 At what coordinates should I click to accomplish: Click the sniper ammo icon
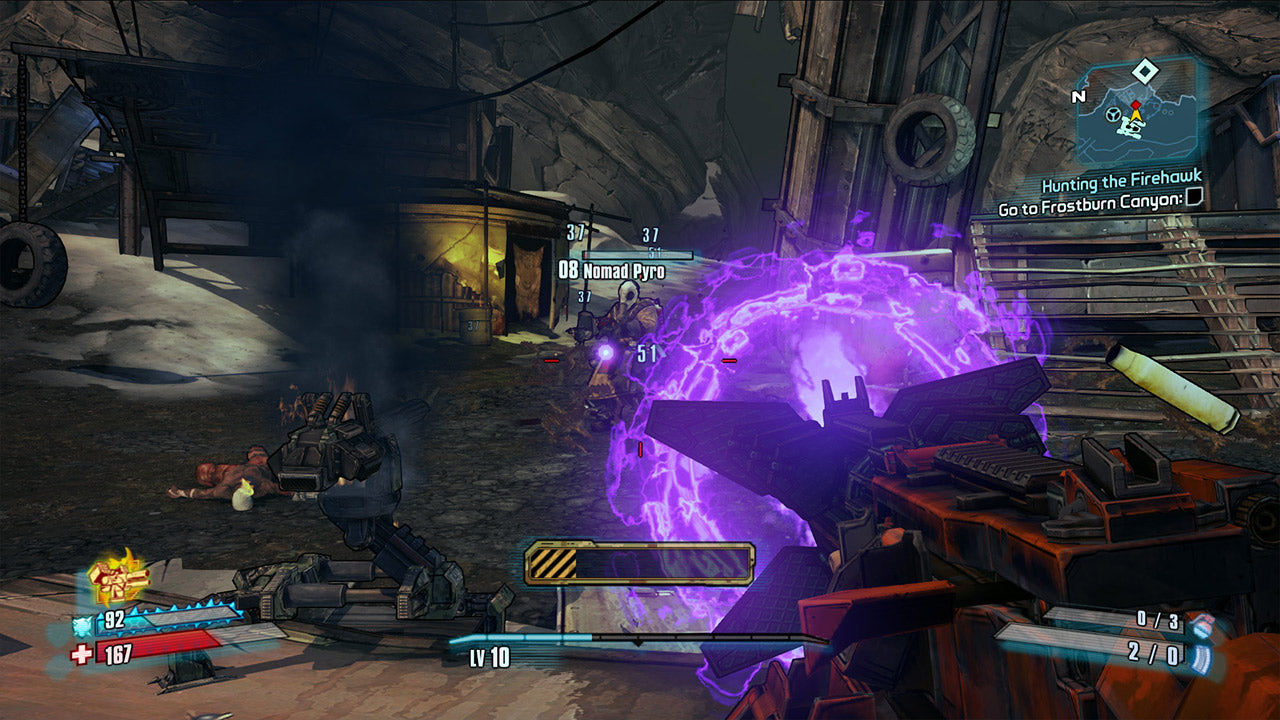(x=1202, y=627)
